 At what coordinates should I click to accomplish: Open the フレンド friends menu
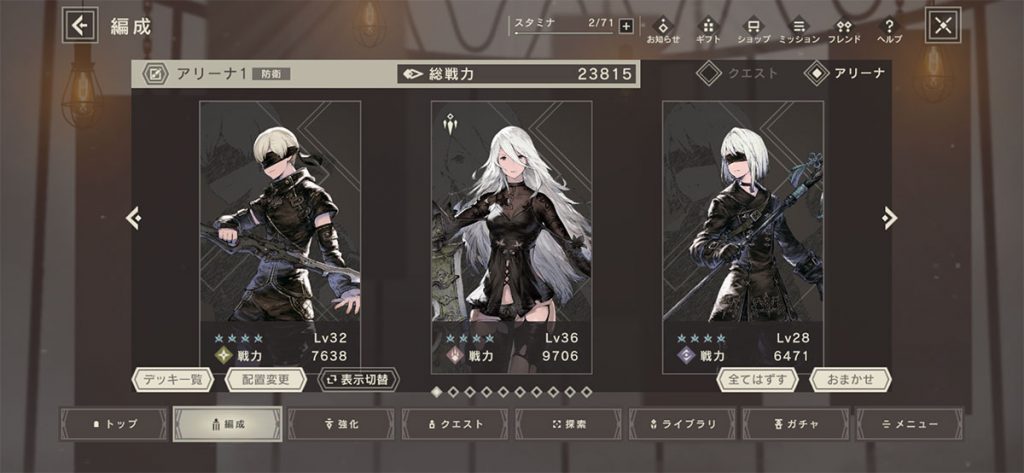(x=844, y=28)
